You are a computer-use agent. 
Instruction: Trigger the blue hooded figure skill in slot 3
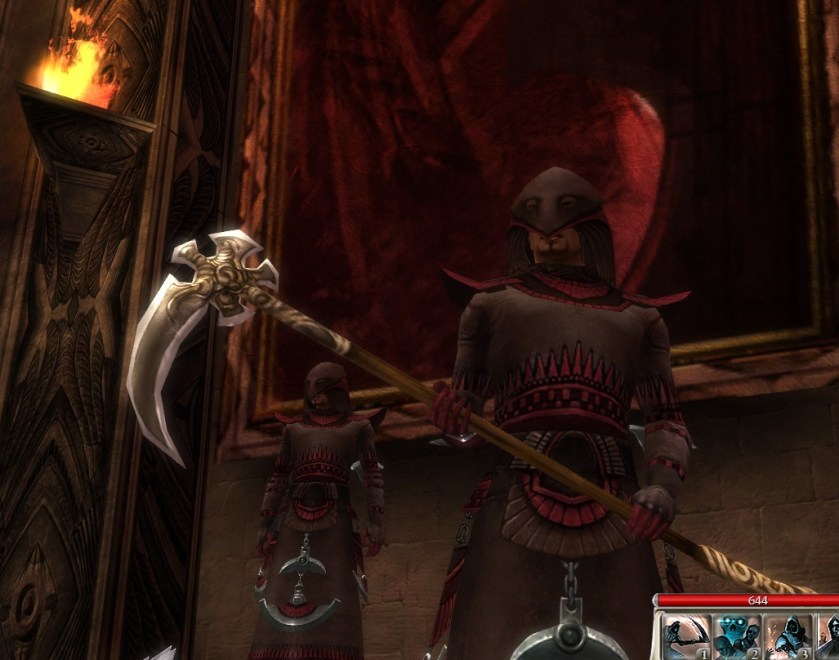coord(789,637)
